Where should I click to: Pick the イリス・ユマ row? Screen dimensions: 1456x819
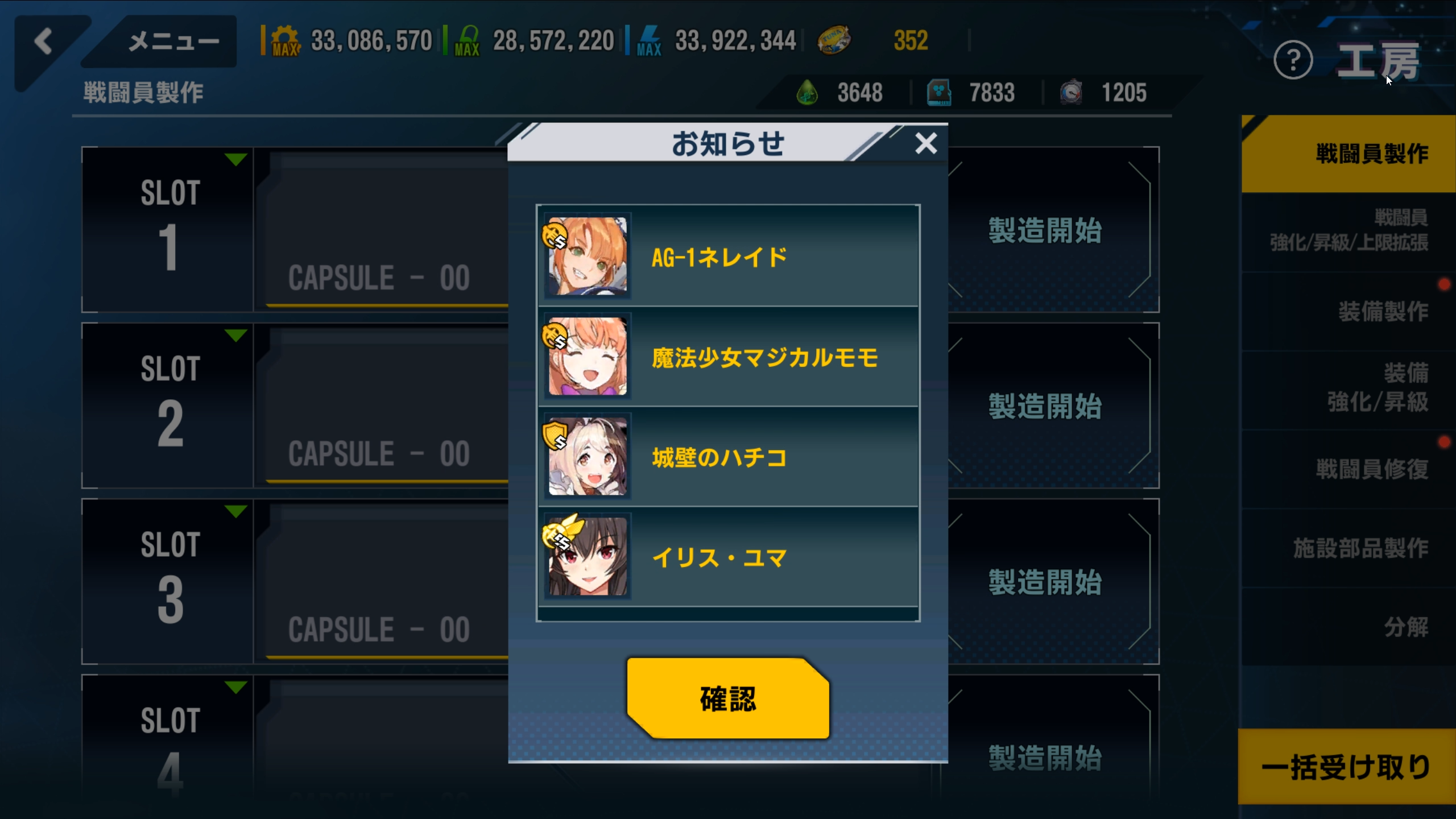pyautogui.click(x=728, y=557)
